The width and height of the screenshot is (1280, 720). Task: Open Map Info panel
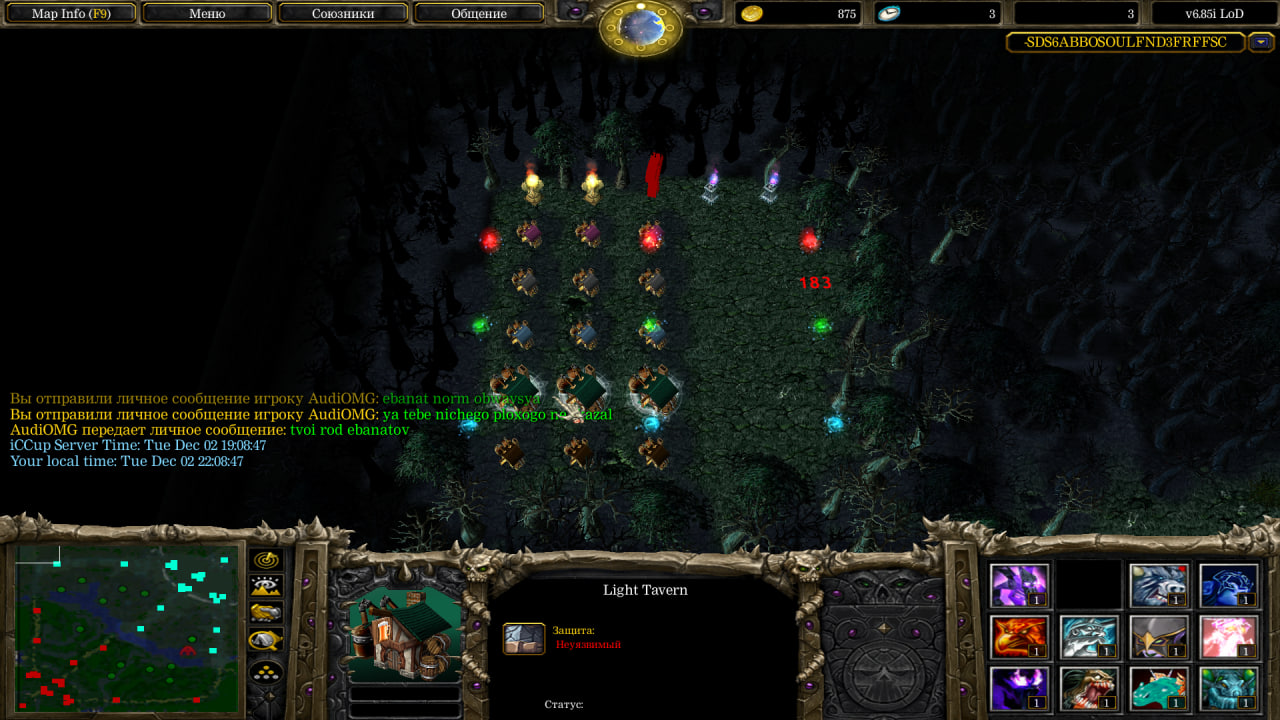pyautogui.click(x=70, y=14)
